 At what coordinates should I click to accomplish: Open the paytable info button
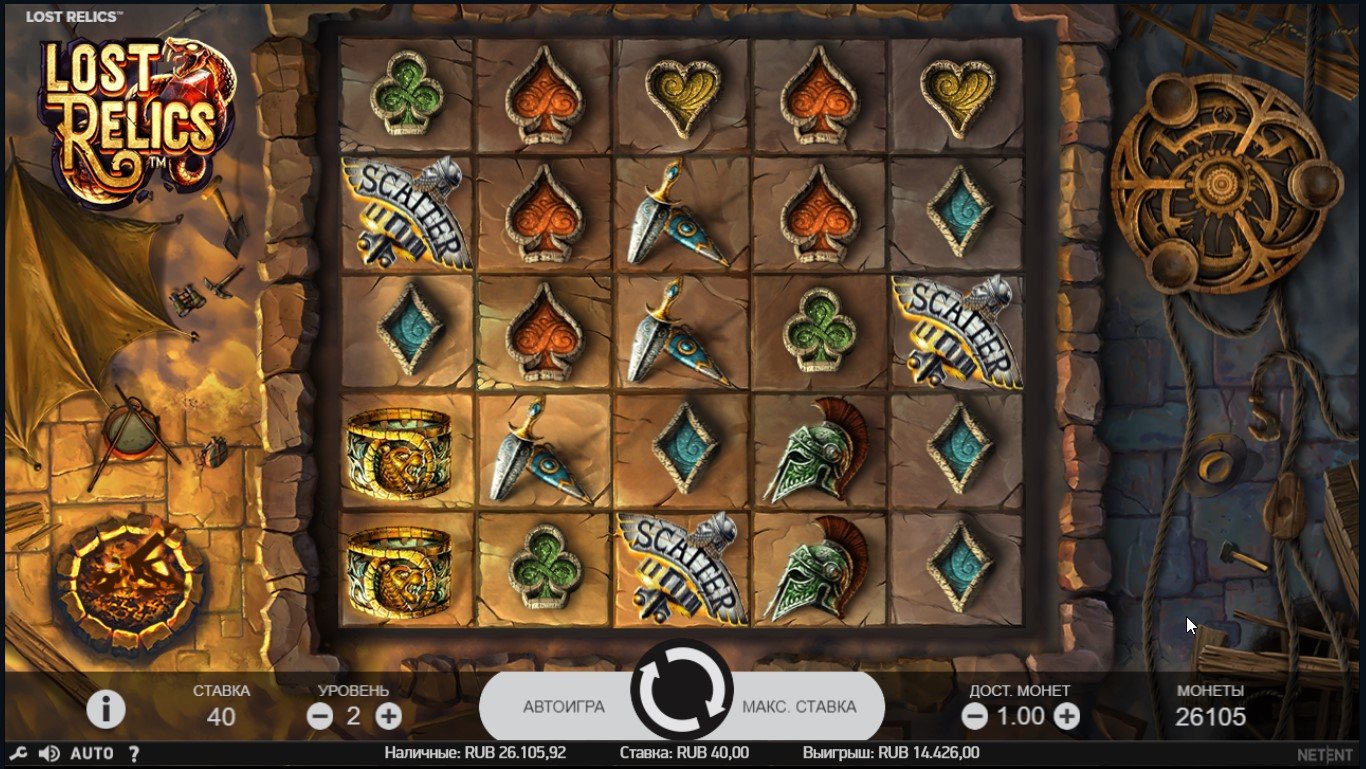pyautogui.click(x=106, y=709)
